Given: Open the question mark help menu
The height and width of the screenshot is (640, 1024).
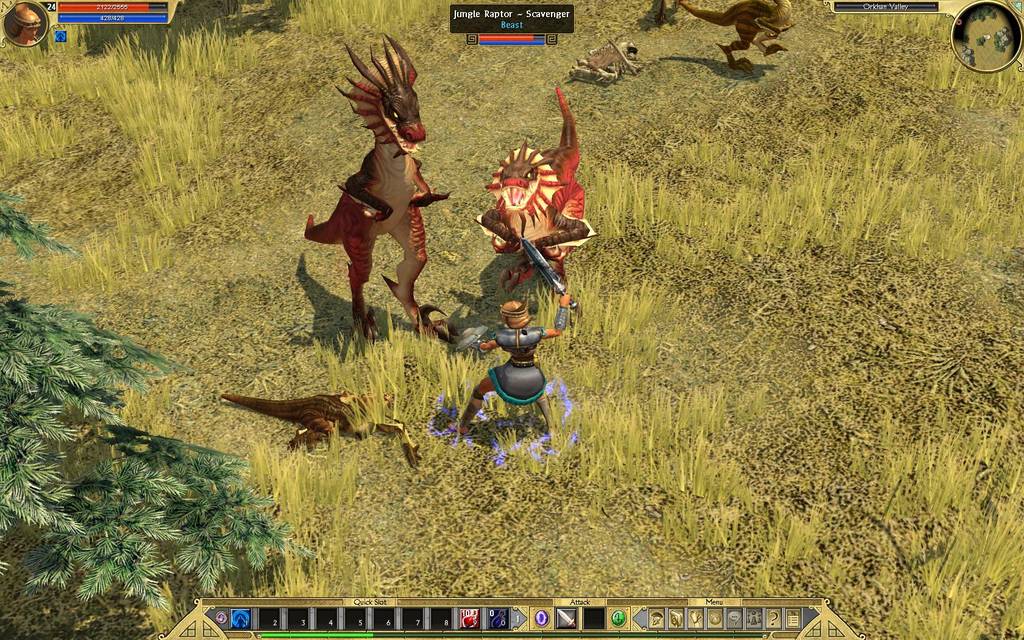Looking at the screenshot, I should (x=773, y=619).
